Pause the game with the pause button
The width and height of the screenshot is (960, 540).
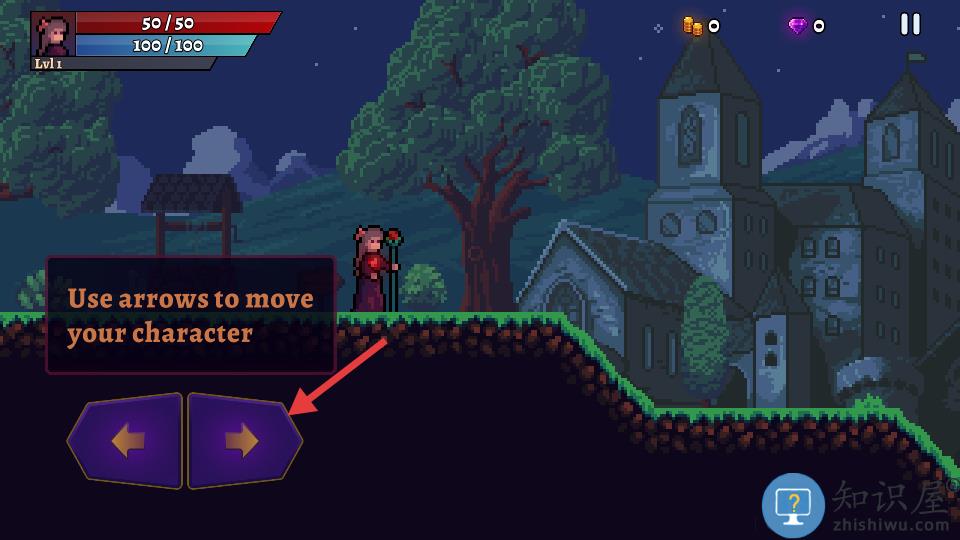(910, 25)
